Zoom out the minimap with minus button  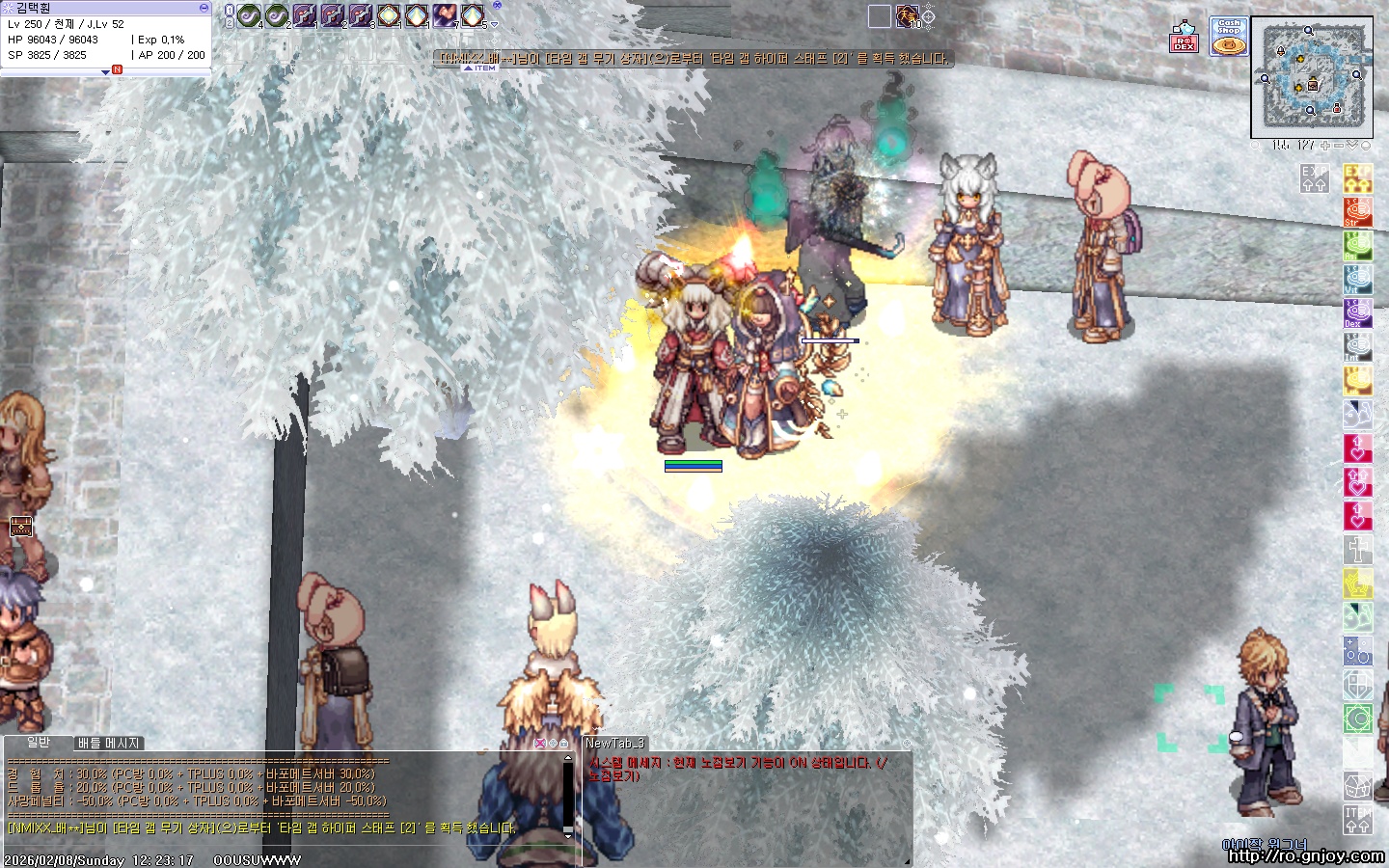1339,146
